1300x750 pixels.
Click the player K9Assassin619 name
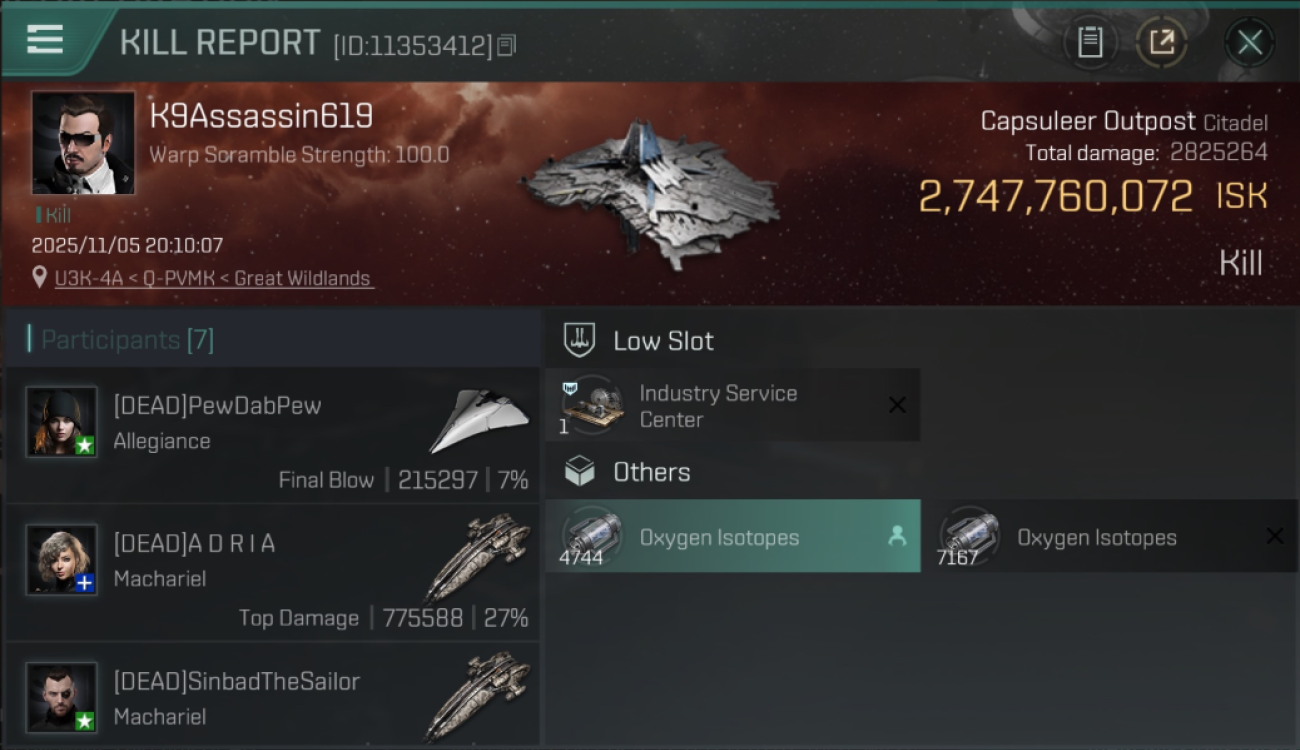pos(262,115)
